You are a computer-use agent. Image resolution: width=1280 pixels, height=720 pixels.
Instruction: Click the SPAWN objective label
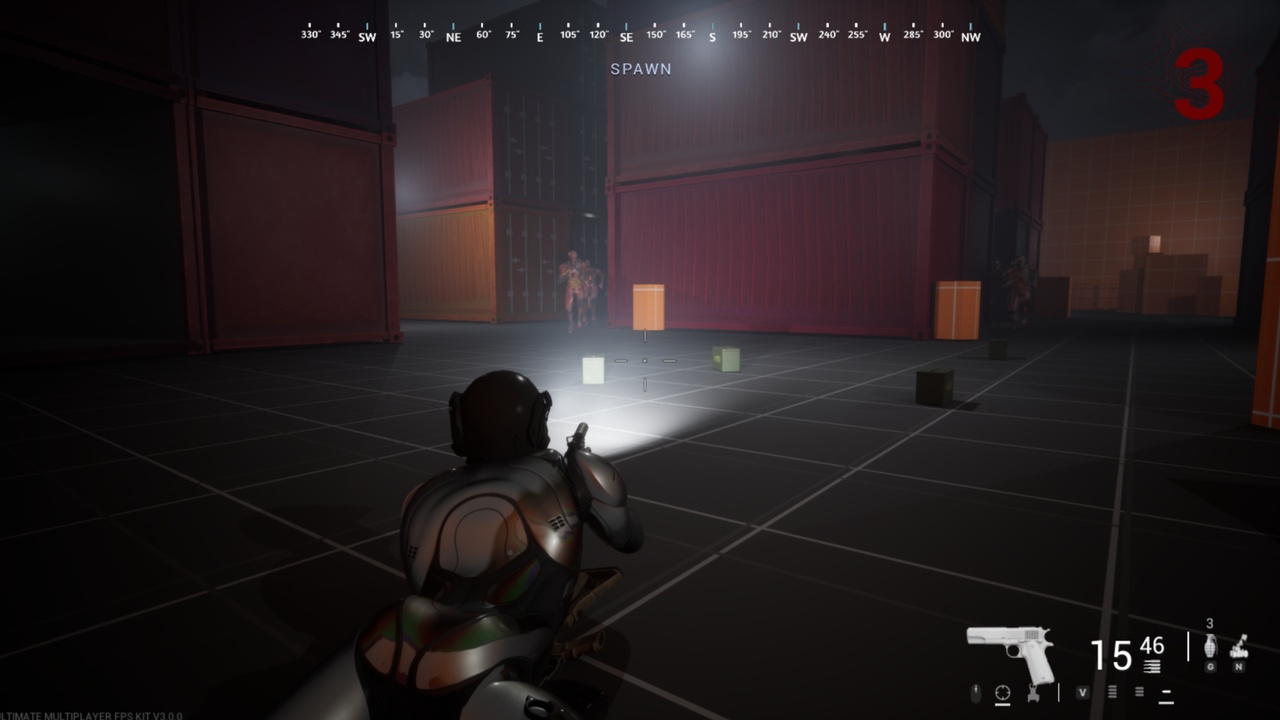pos(641,69)
